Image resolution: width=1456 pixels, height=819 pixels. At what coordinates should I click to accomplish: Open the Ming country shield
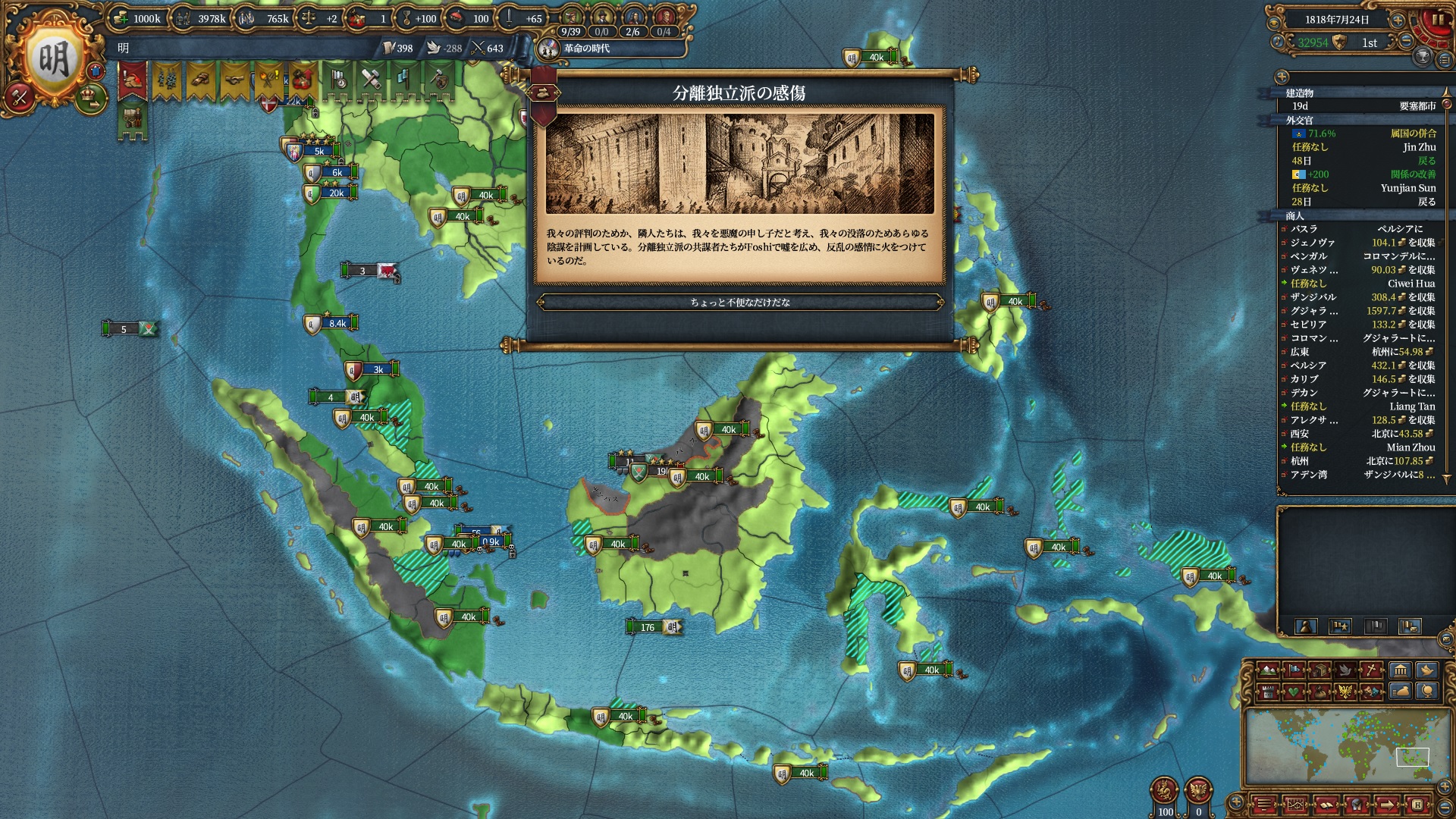point(53,59)
